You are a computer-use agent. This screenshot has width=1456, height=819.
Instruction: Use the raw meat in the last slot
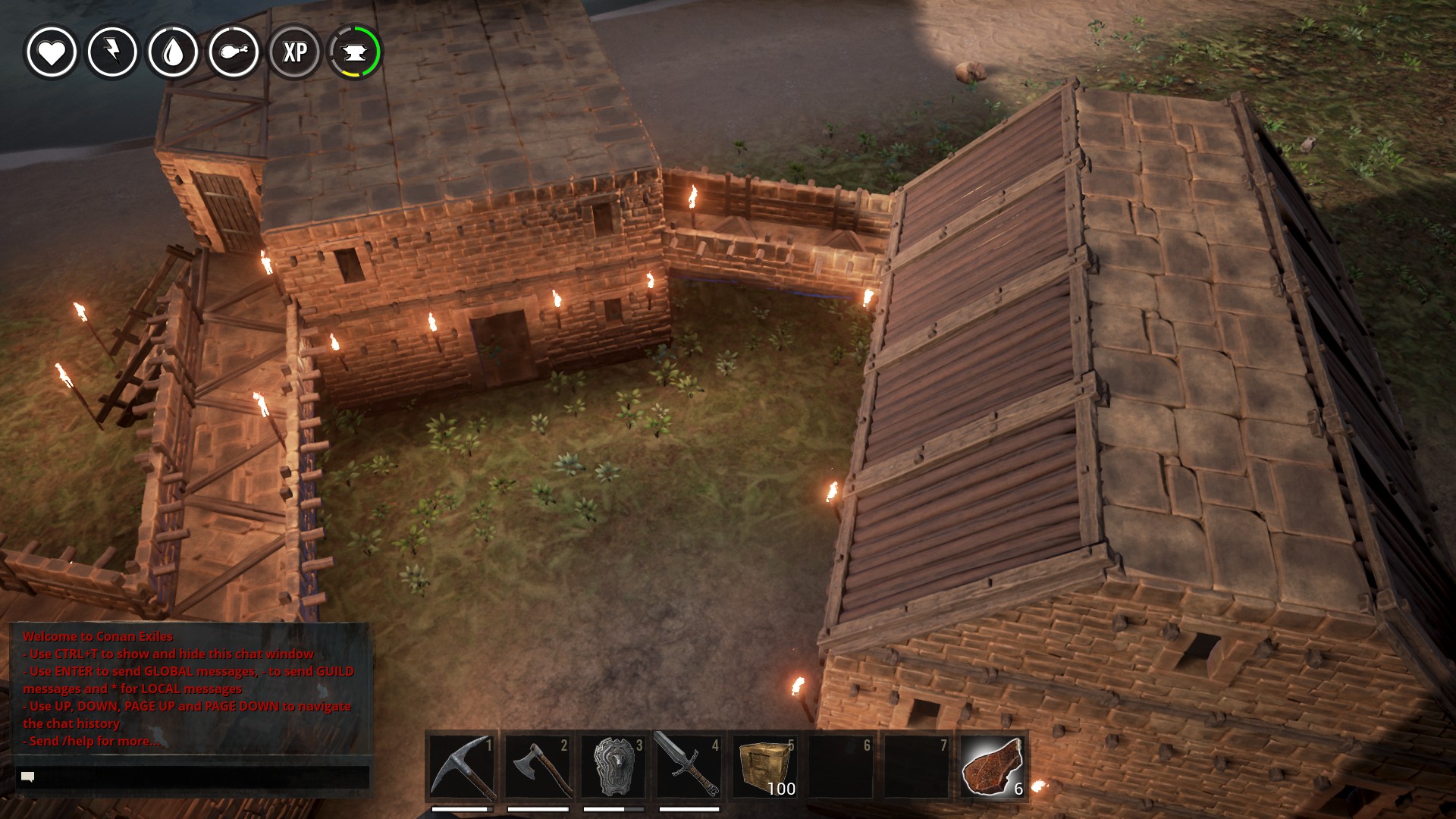click(x=993, y=766)
